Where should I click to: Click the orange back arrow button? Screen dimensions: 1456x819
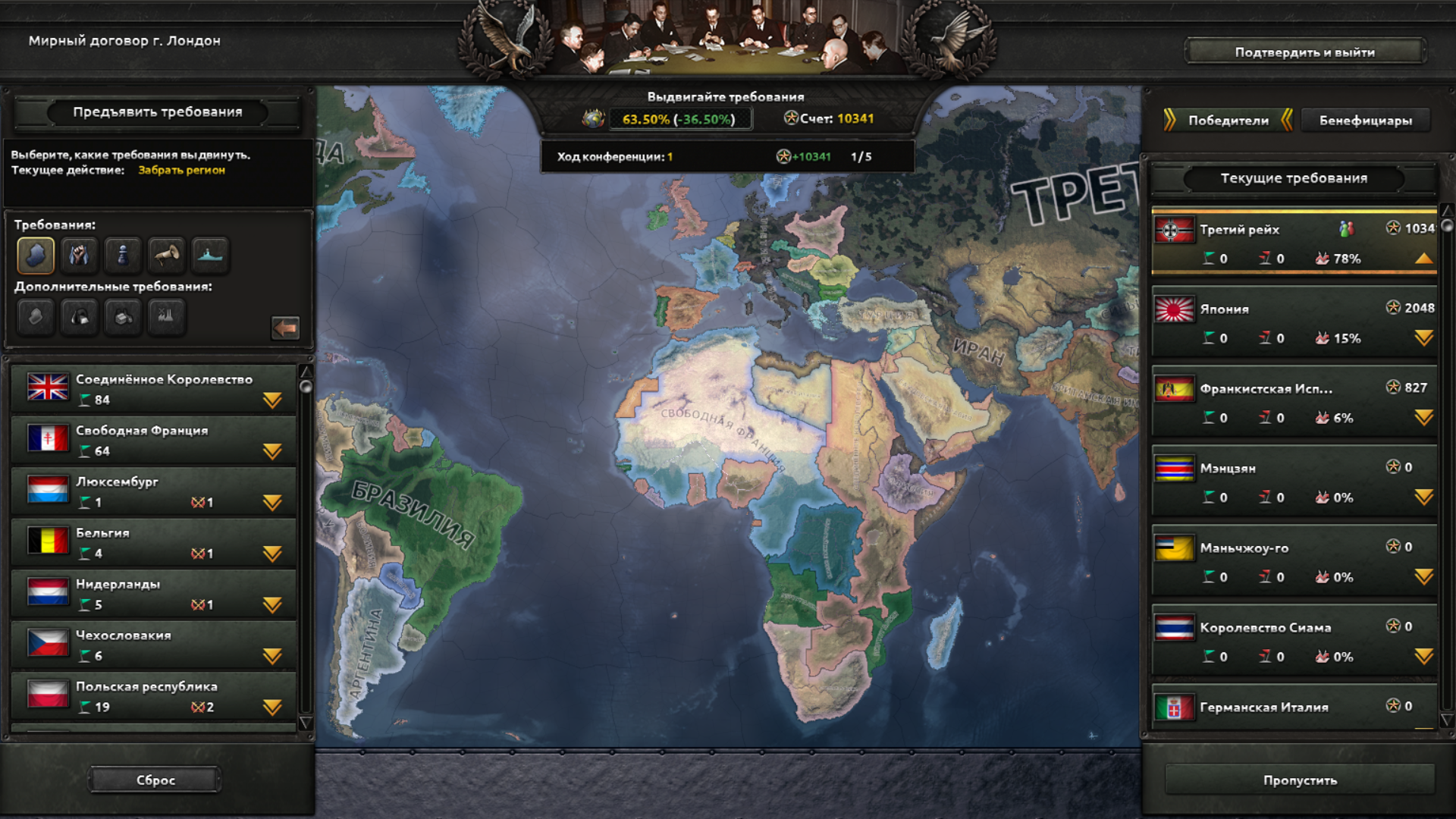pos(285,328)
